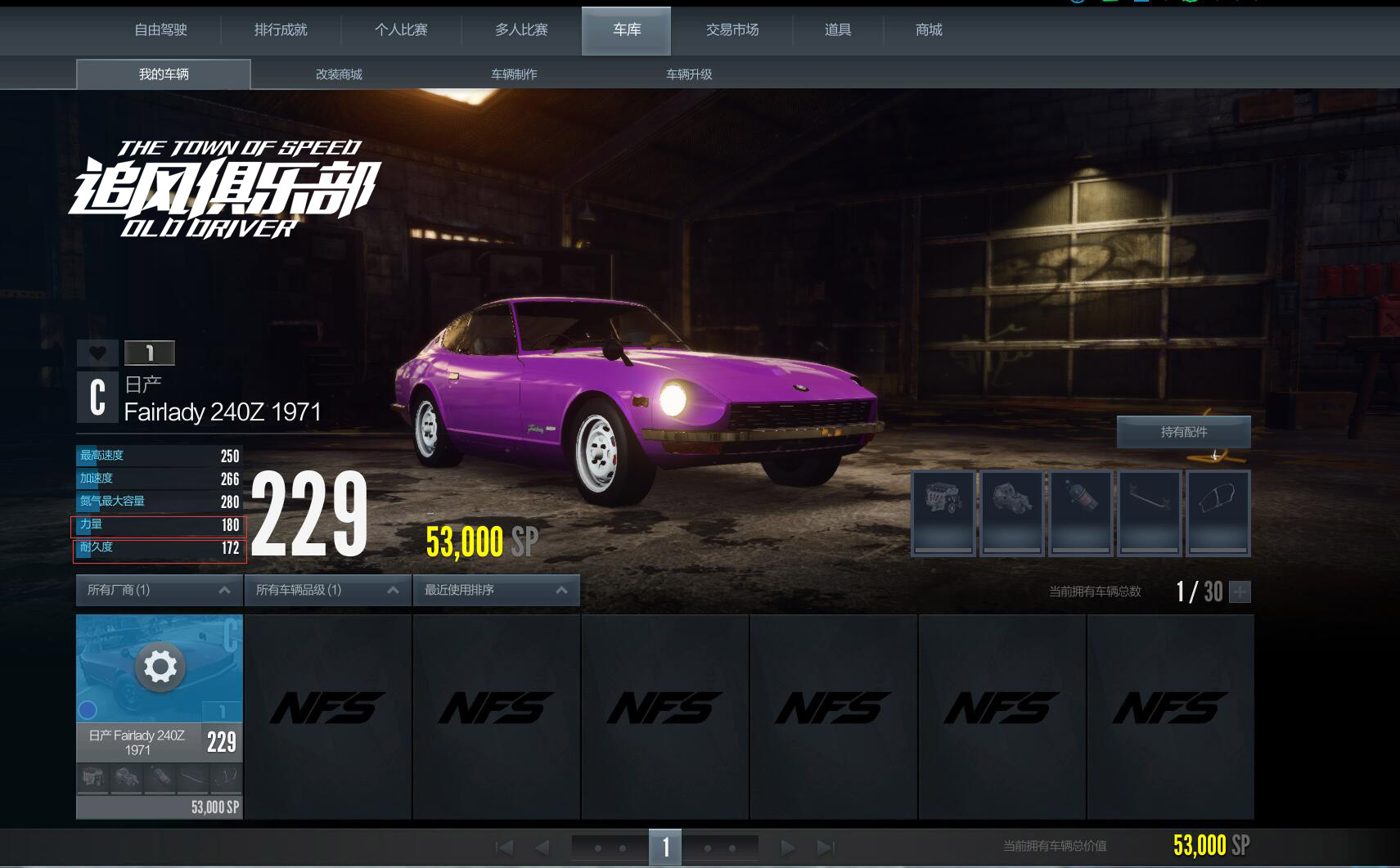Add a garage slot with the plus button
This screenshot has width=1400, height=868.
1240,591
